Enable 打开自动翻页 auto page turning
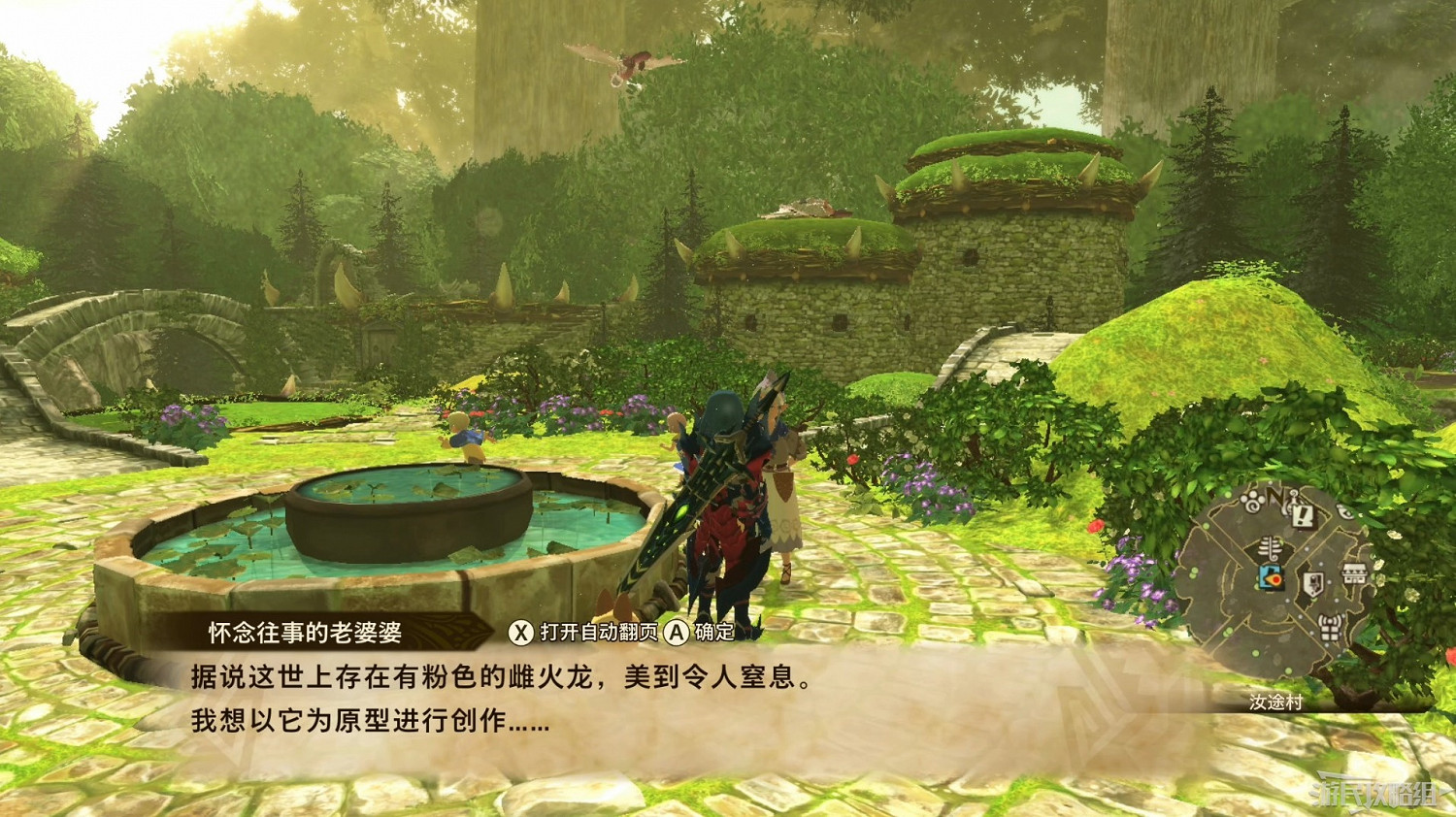 [x=582, y=632]
